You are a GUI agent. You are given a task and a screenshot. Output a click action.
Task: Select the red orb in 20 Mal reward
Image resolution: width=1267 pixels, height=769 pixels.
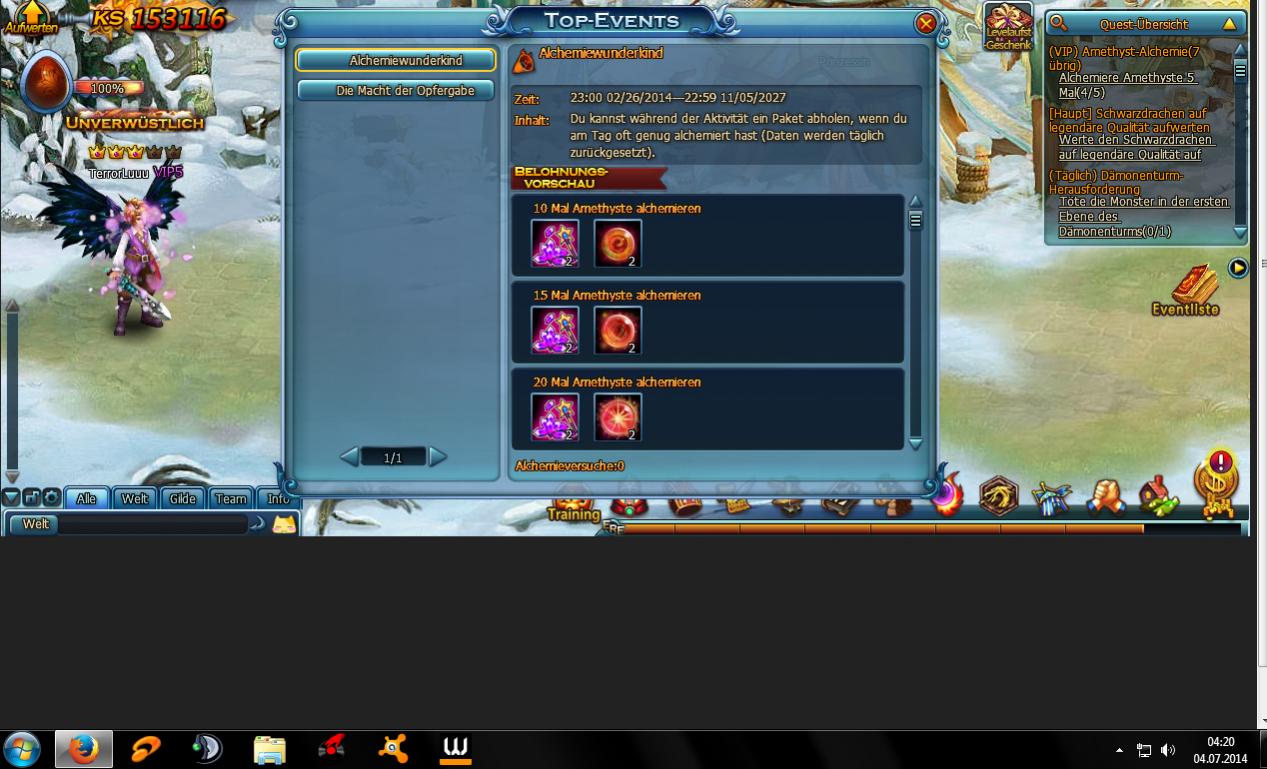[x=617, y=418]
